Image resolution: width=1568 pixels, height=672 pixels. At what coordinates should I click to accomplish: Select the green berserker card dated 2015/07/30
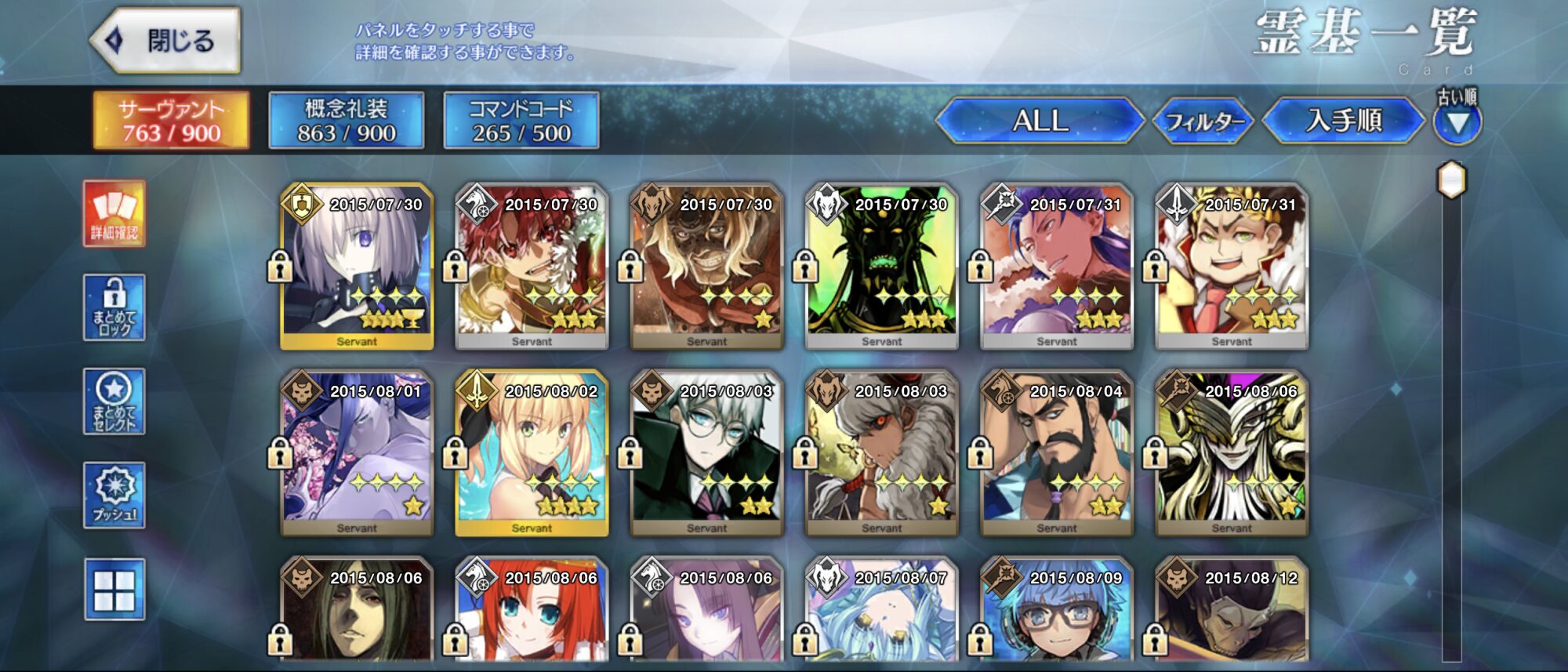pos(881,267)
